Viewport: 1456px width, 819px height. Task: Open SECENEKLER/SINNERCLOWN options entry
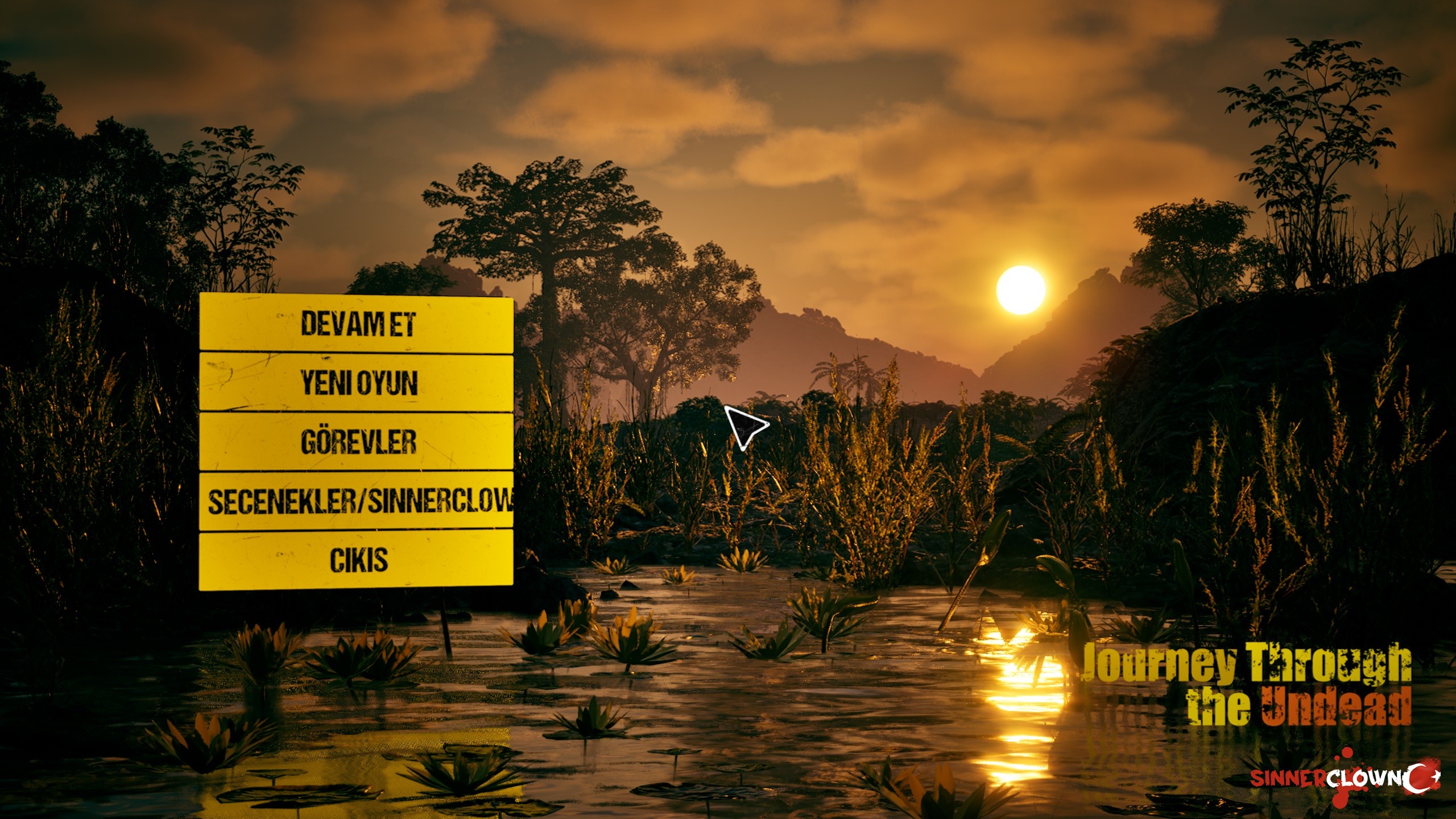(357, 501)
